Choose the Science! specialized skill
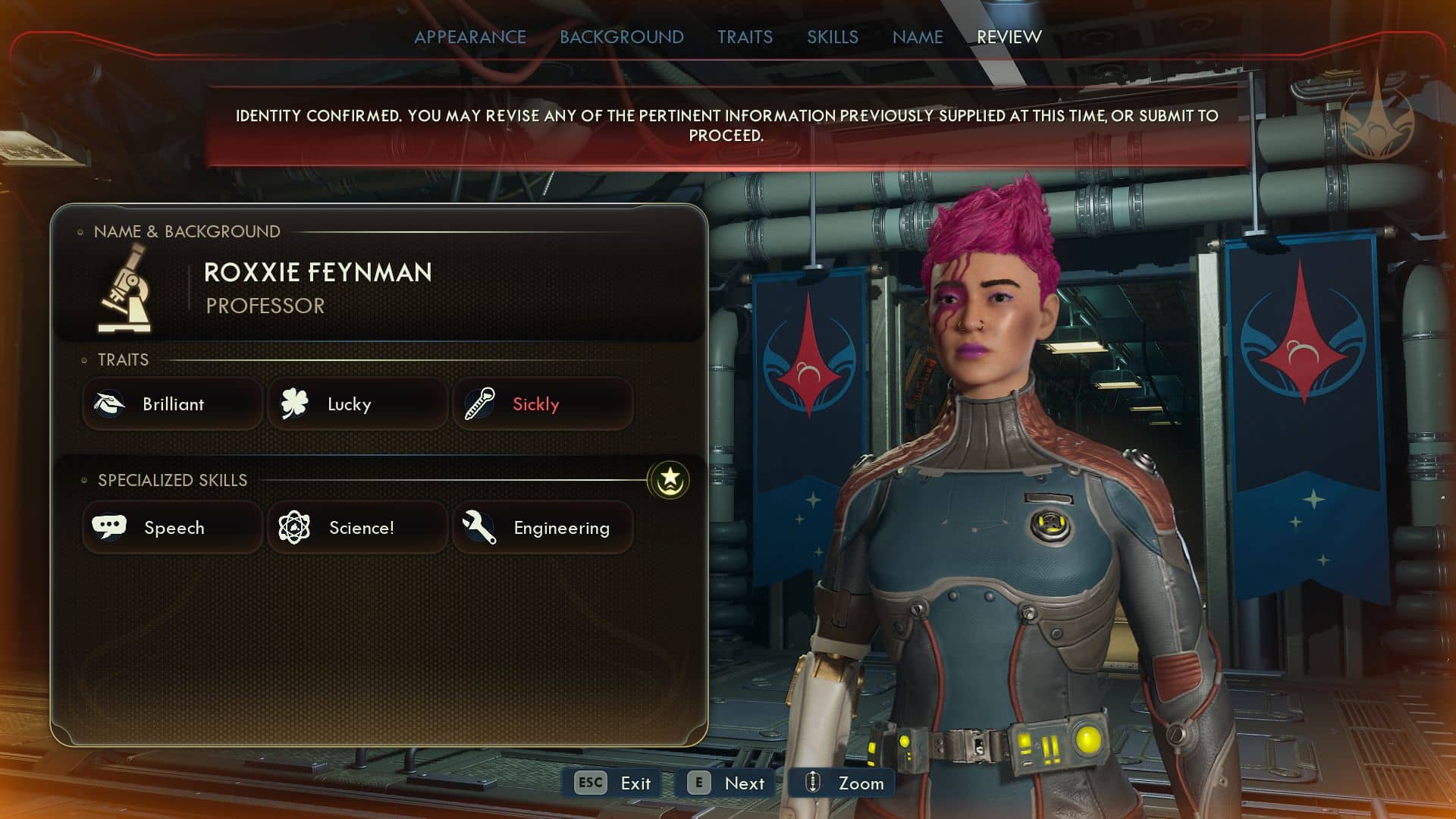Viewport: 1456px width, 819px height. point(357,528)
